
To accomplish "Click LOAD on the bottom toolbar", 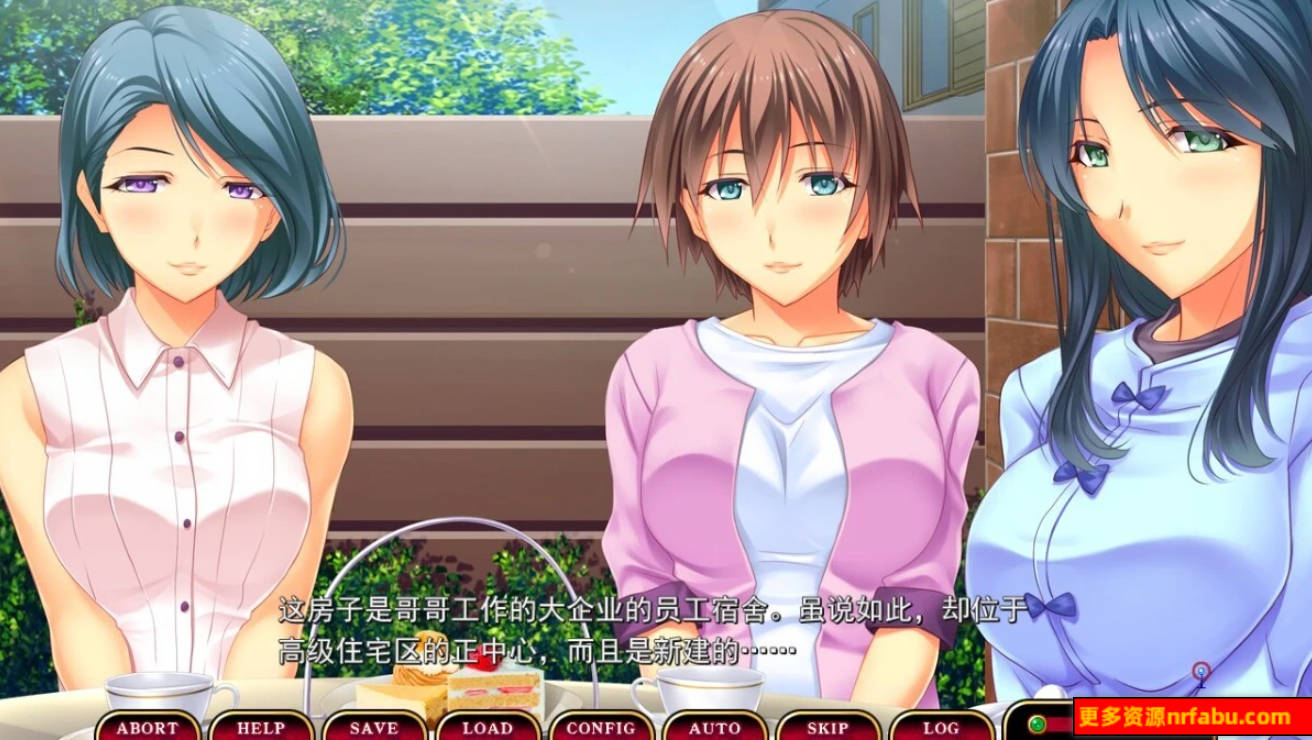I will 487,729.
